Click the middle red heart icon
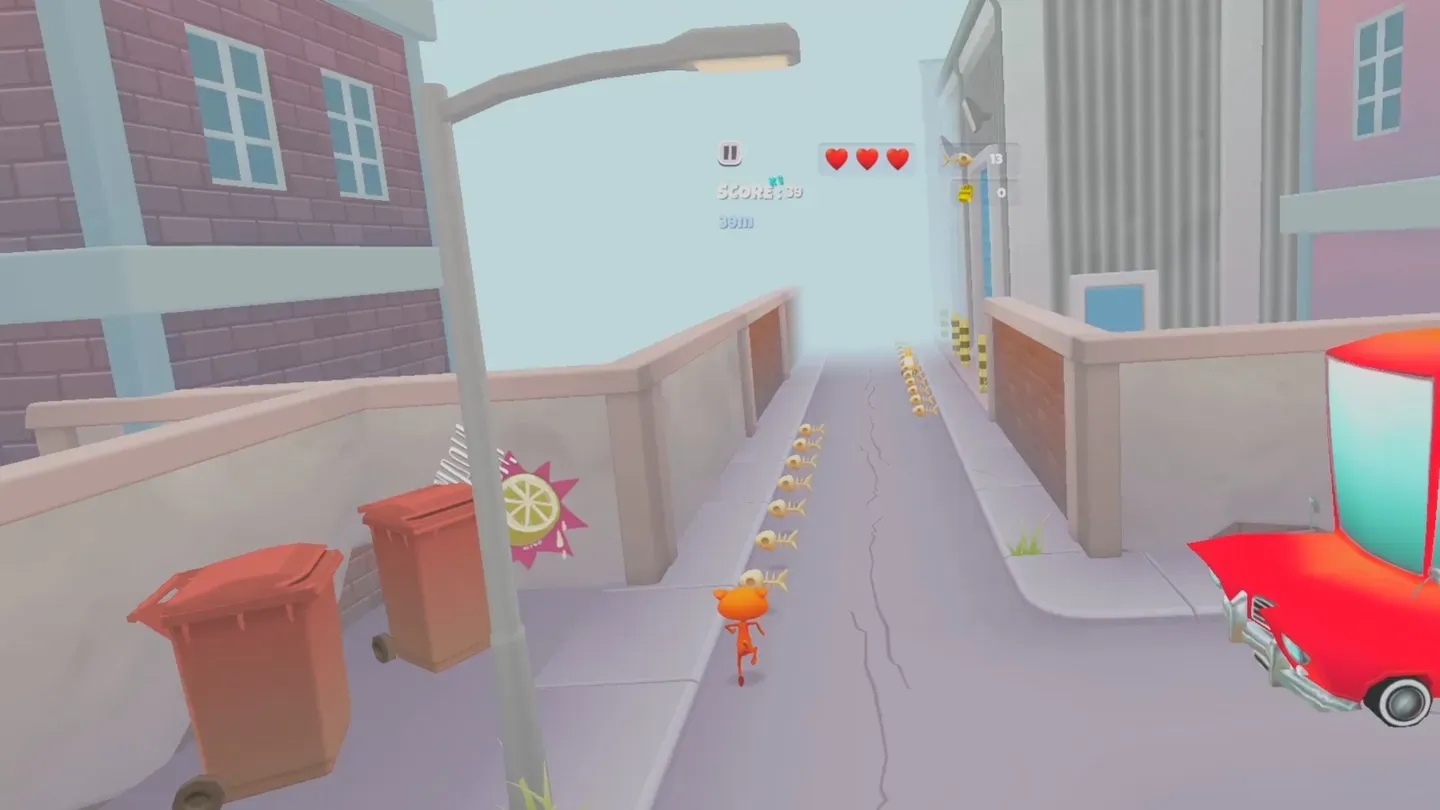The height and width of the screenshot is (810, 1440). tap(866, 157)
